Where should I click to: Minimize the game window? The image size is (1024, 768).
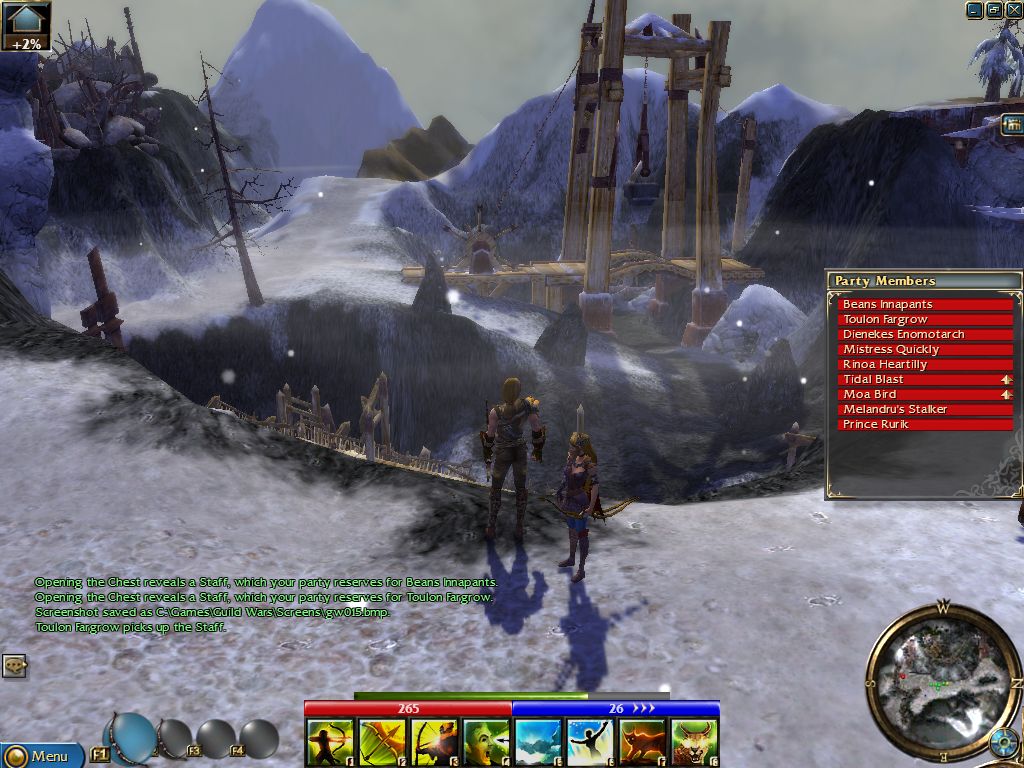tap(974, 10)
